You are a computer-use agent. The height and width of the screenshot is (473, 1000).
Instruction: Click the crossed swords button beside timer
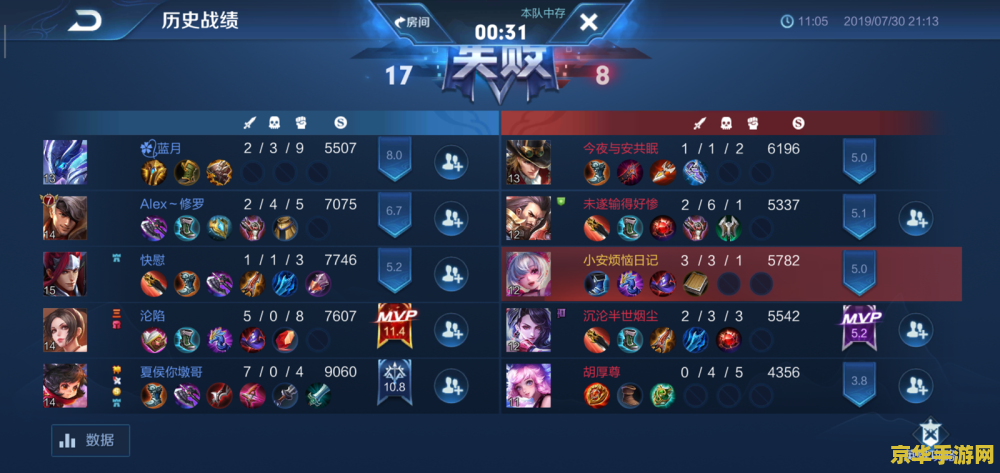coord(588,22)
